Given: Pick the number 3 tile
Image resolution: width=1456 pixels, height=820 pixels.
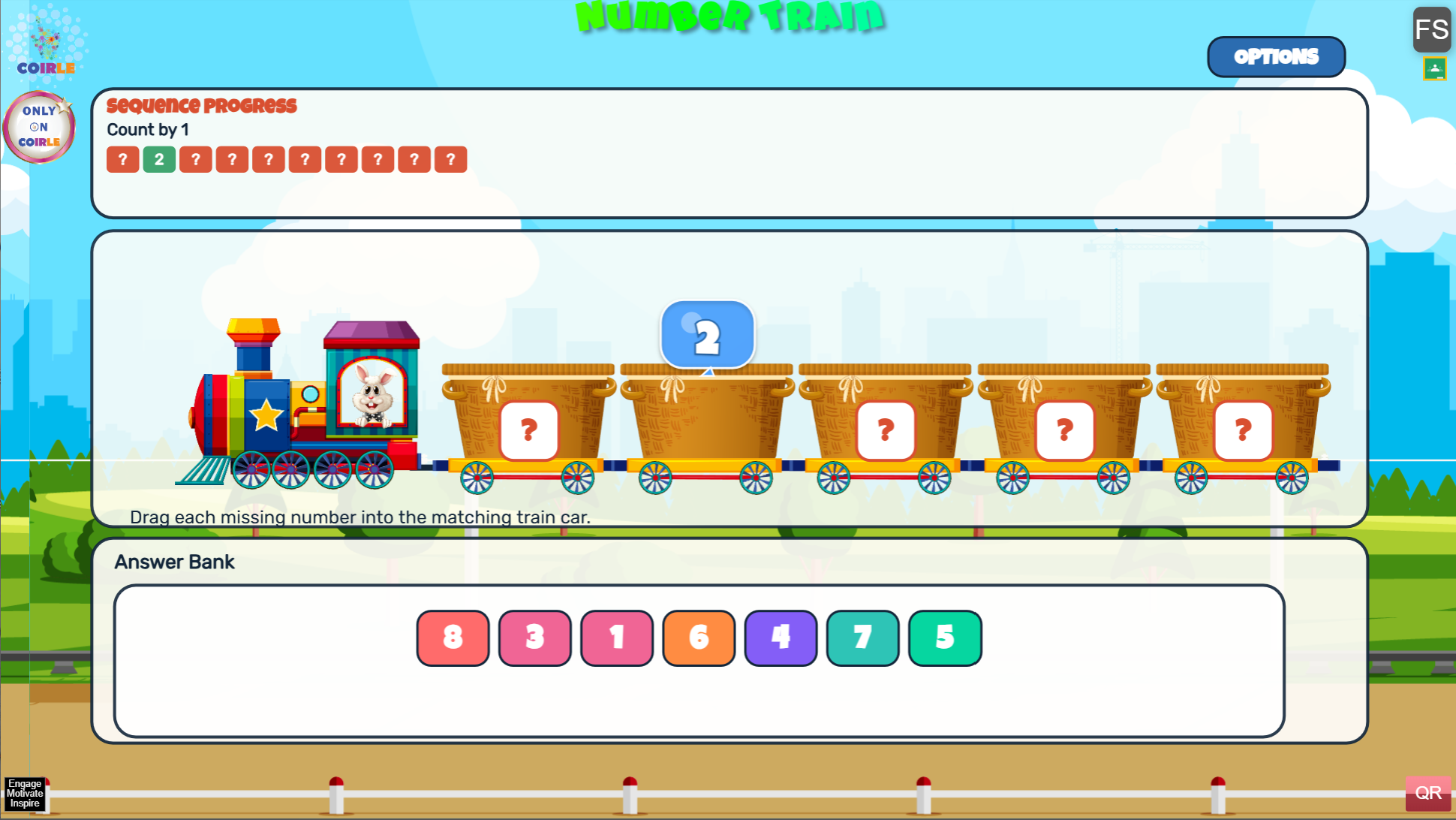Looking at the screenshot, I should (534, 638).
